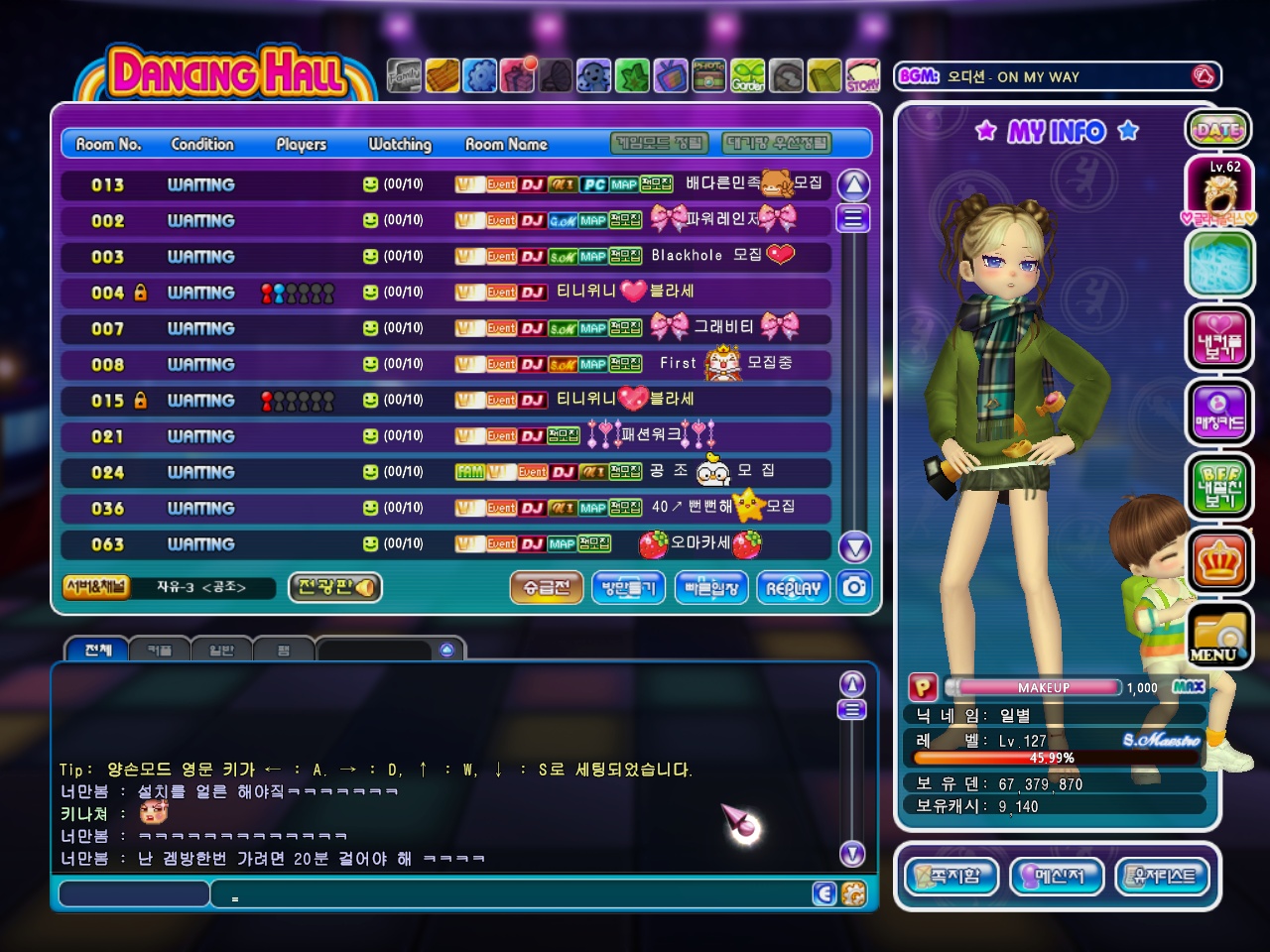Click the DATE button beside My Info
The height and width of the screenshot is (952, 1270).
[x=1217, y=129]
